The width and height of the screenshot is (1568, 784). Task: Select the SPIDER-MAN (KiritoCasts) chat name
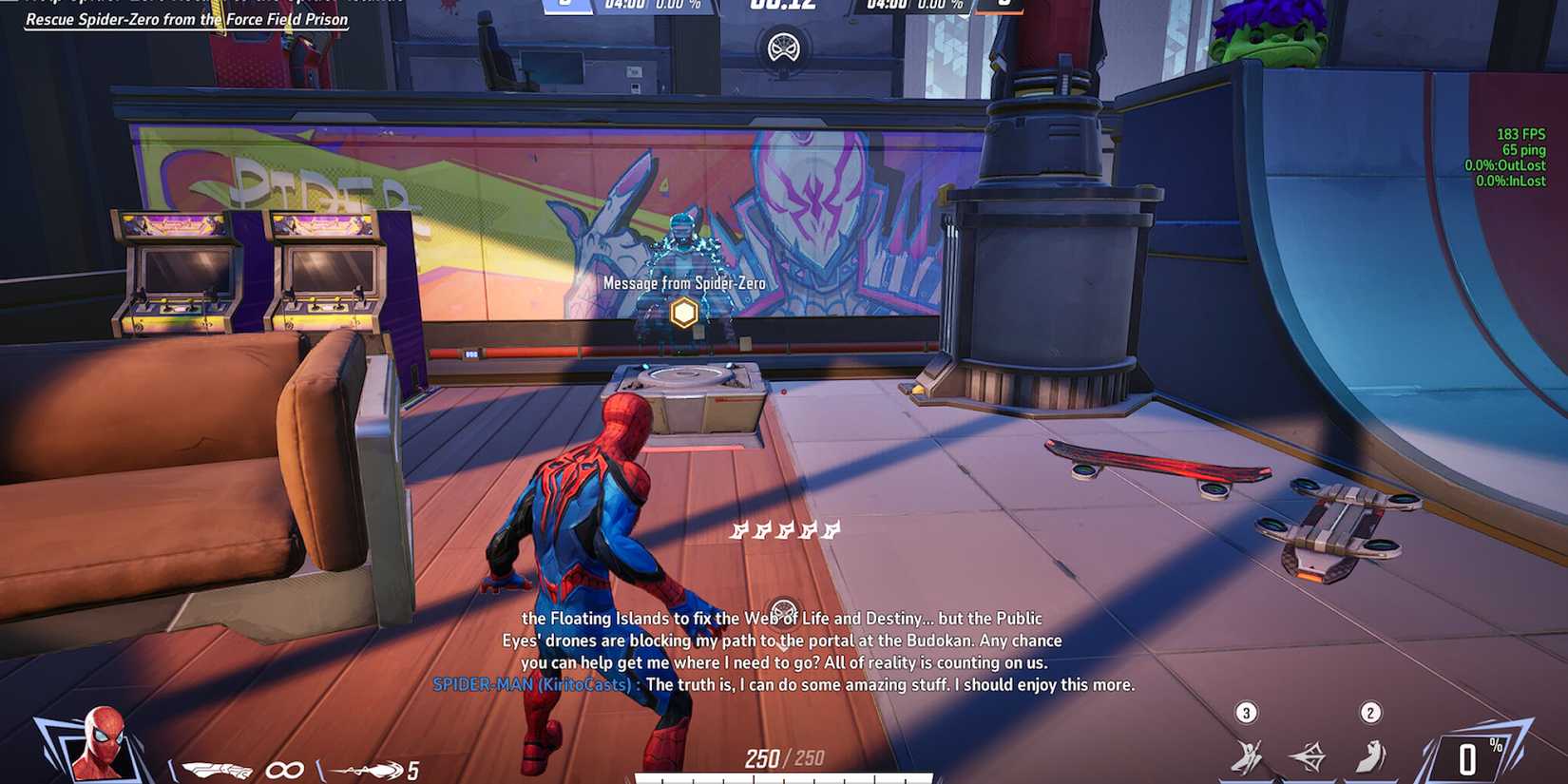tap(528, 684)
